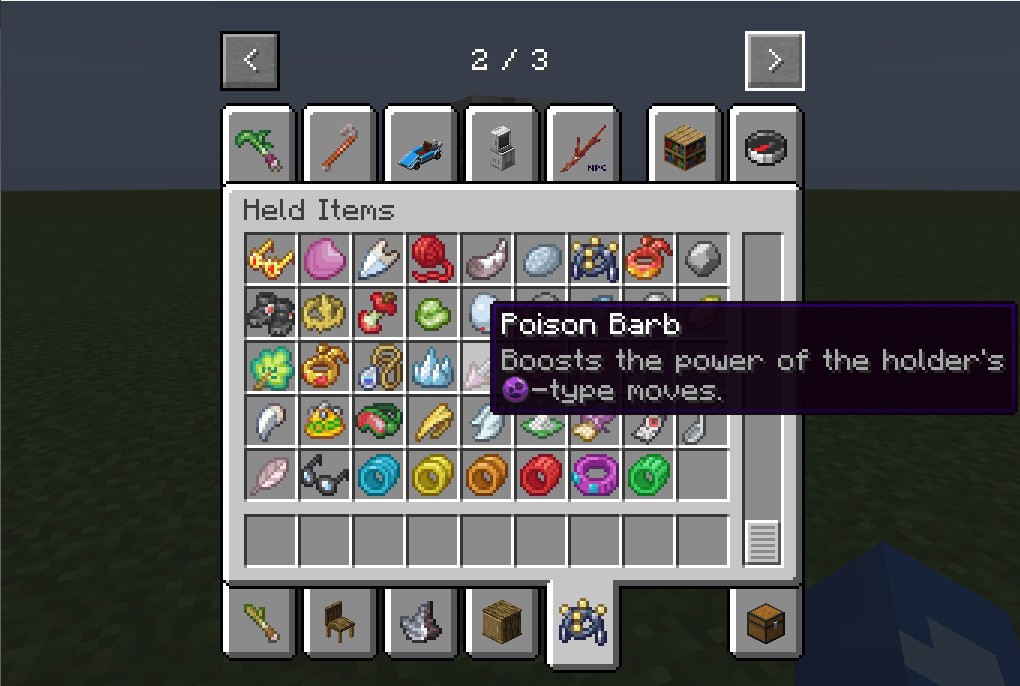The height and width of the screenshot is (686, 1020).
Task: Select the red yarn ball item
Action: click(433, 259)
